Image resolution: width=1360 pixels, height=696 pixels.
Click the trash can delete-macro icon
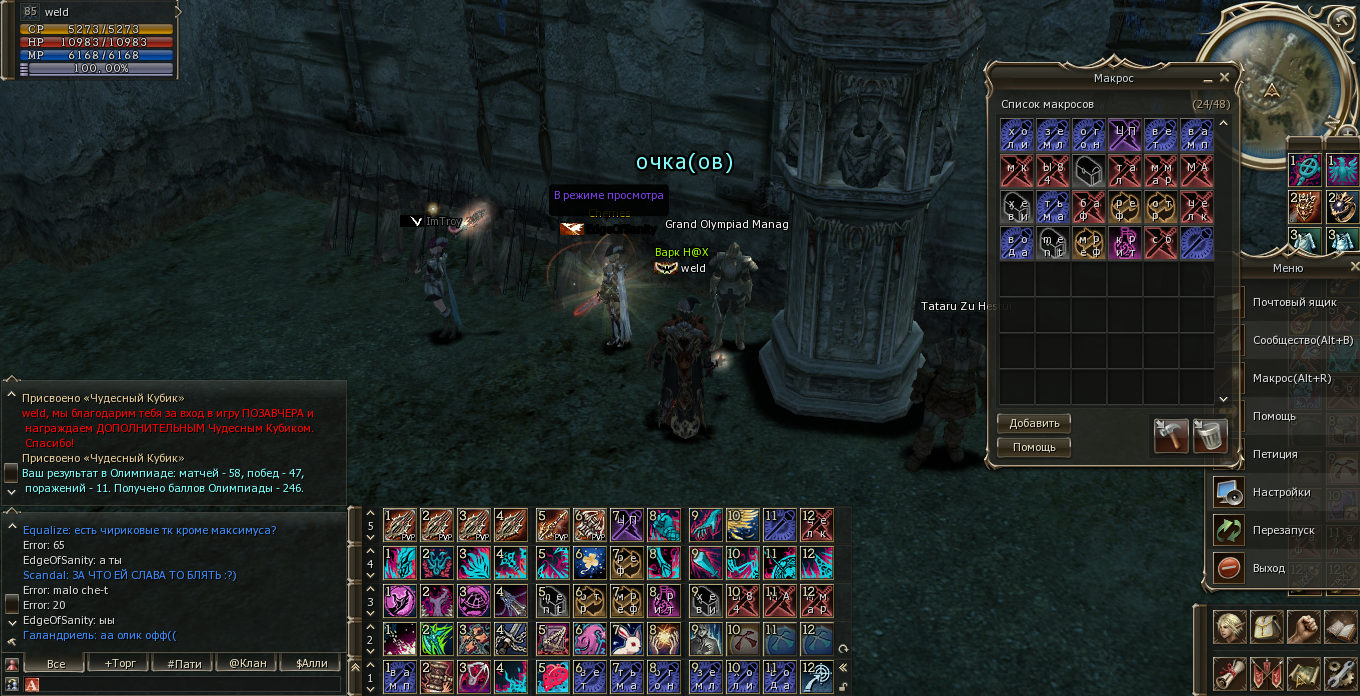point(1210,435)
